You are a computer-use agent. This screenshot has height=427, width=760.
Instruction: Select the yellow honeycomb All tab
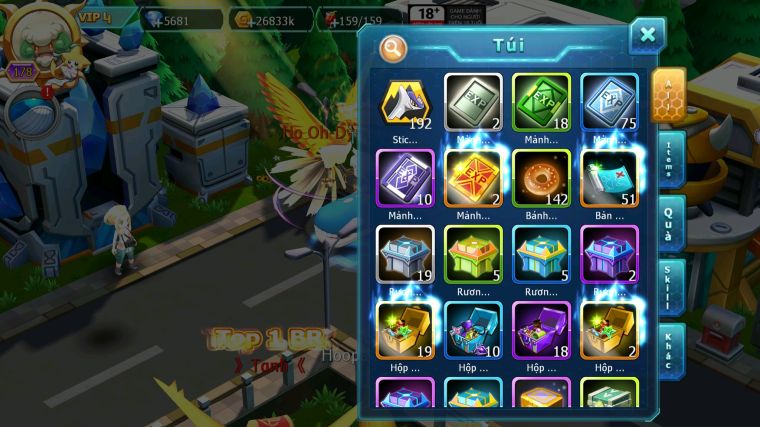pyautogui.click(x=668, y=96)
